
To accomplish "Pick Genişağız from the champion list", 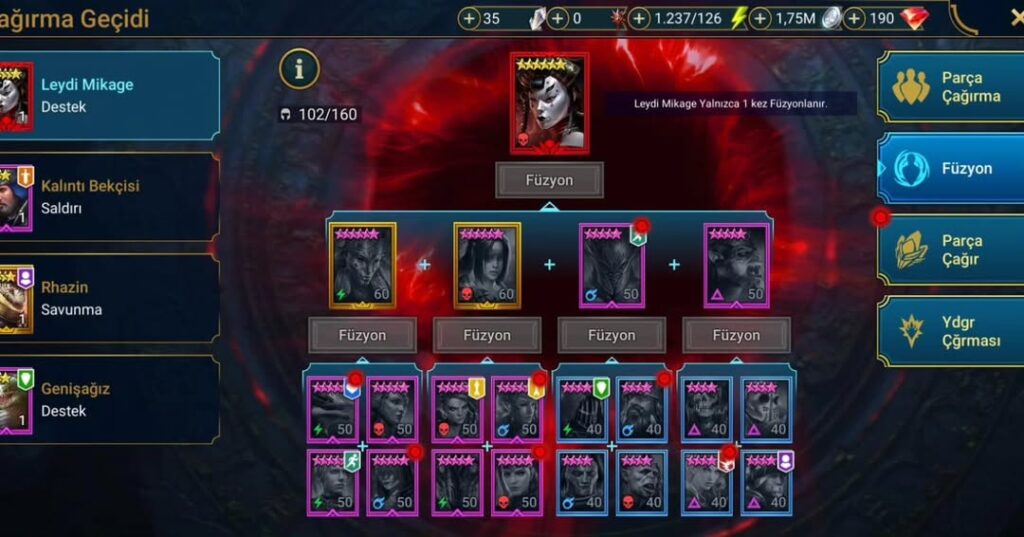I will (110, 400).
